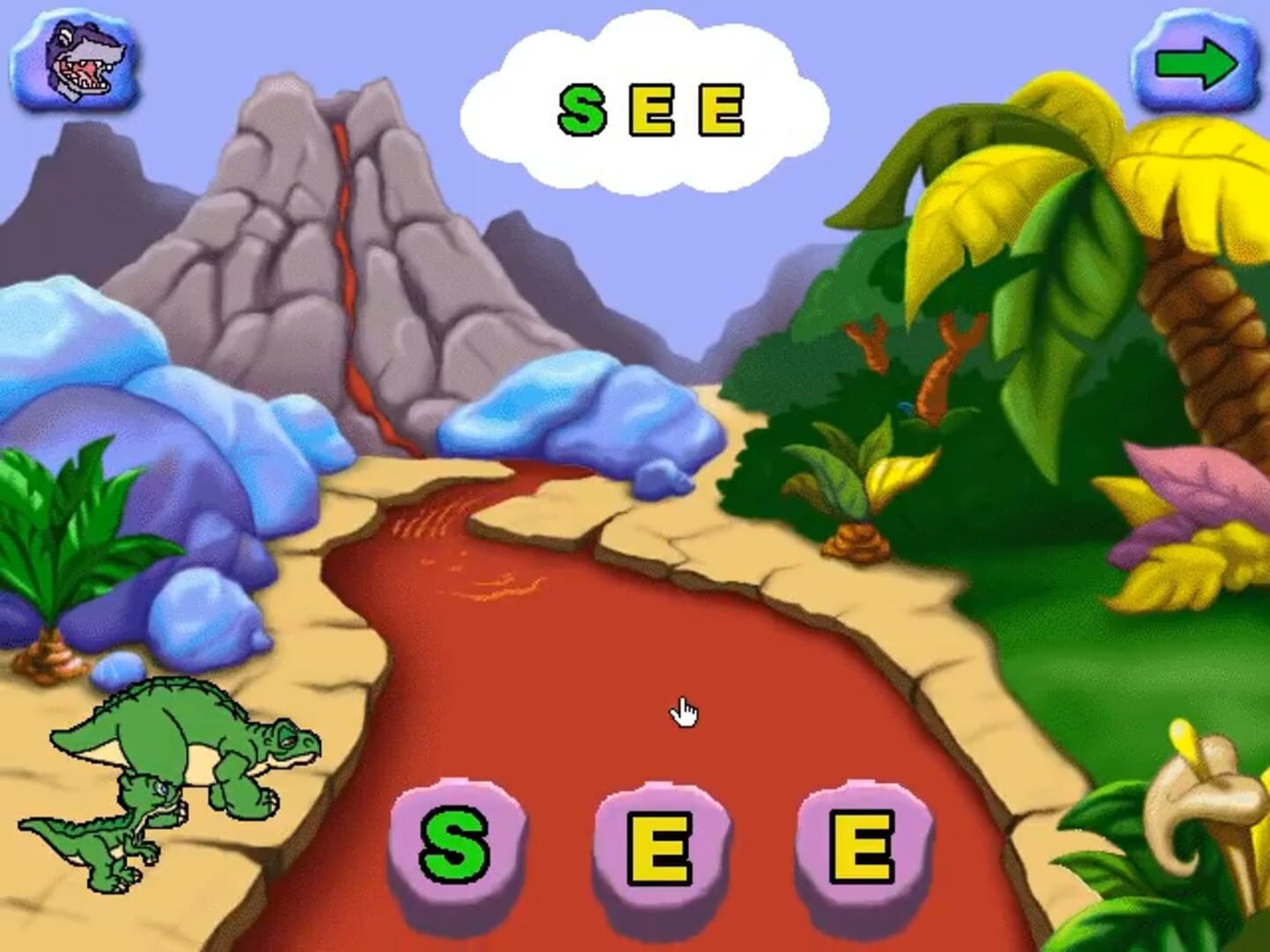This screenshot has width=1270, height=952.
Task: Click the yellow E in the cloud
Action: click(650, 108)
